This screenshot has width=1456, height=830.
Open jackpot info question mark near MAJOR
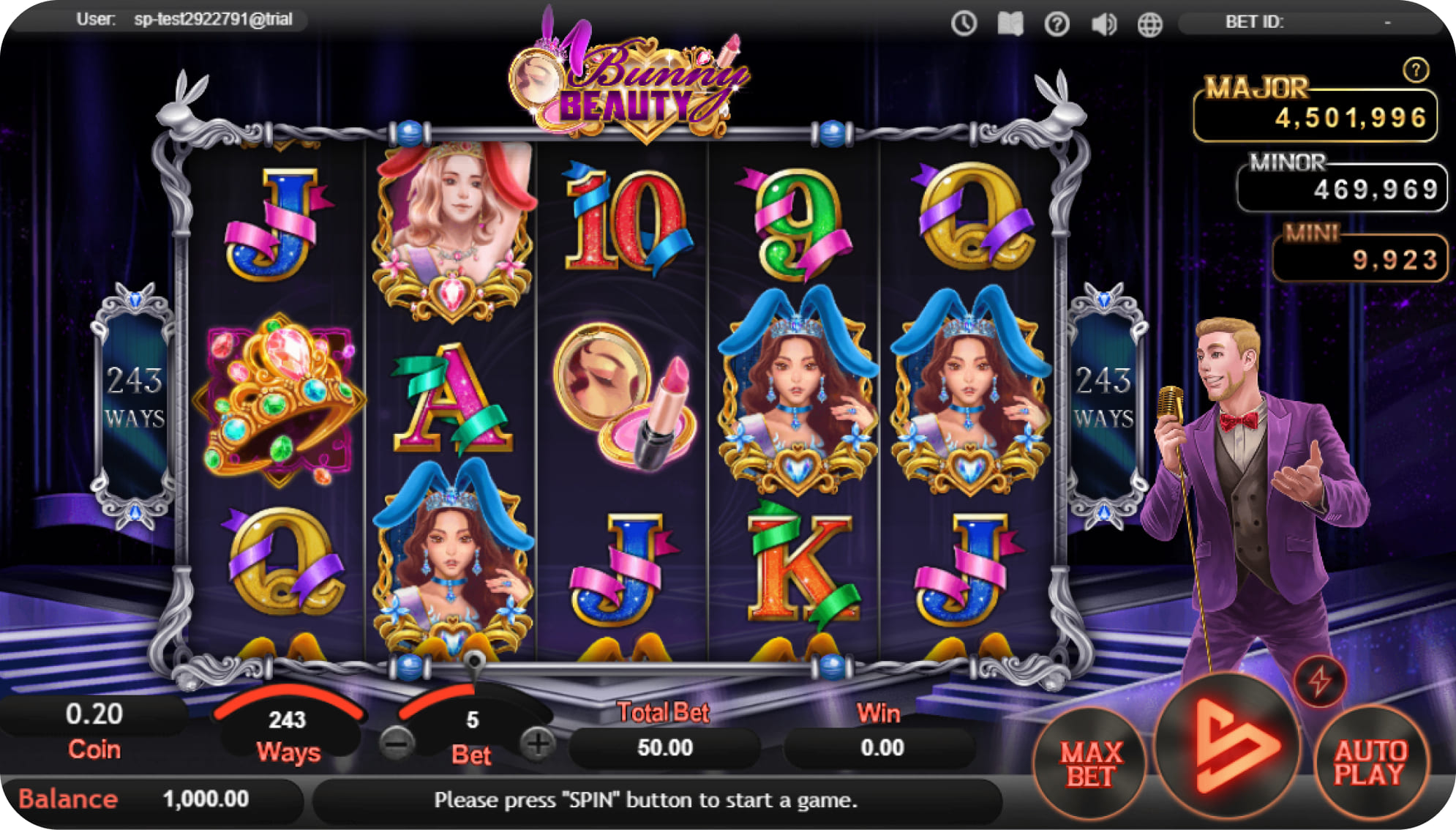click(x=1416, y=70)
